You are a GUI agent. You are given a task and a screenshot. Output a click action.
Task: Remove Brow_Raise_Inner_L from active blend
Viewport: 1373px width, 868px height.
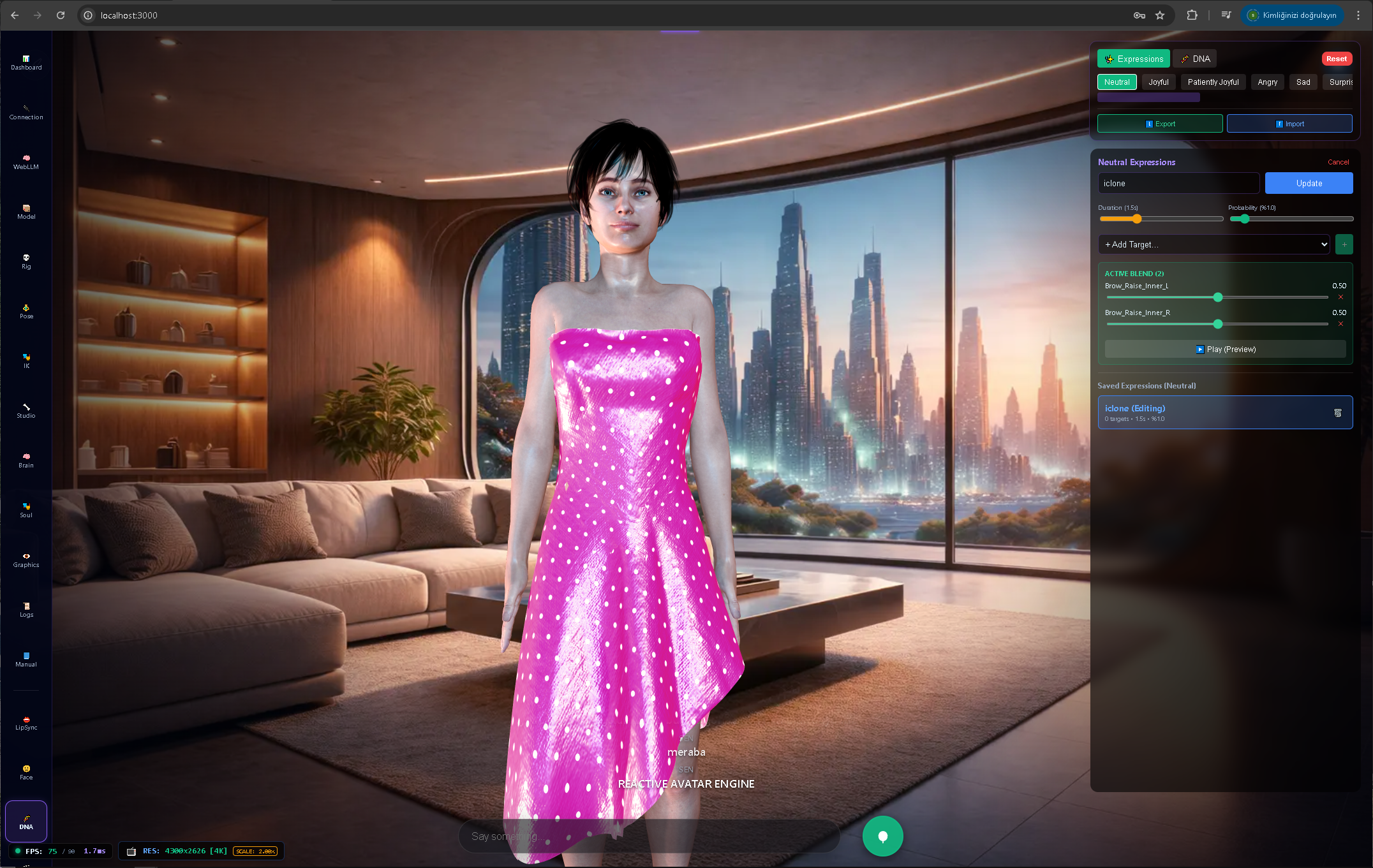(x=1340, y=297)
